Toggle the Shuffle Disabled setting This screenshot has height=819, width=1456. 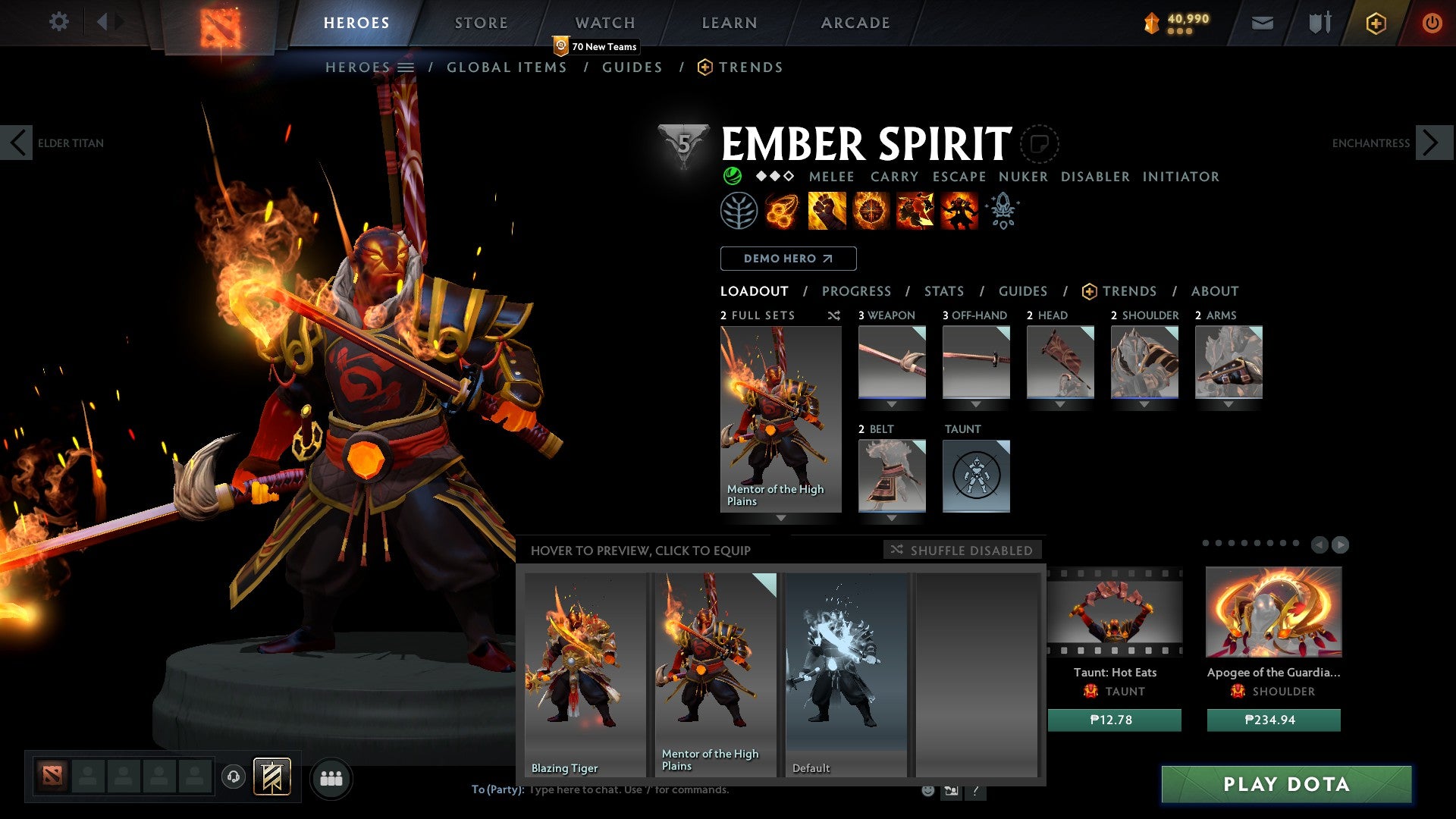pyautogui.click(x=963, y=551)
